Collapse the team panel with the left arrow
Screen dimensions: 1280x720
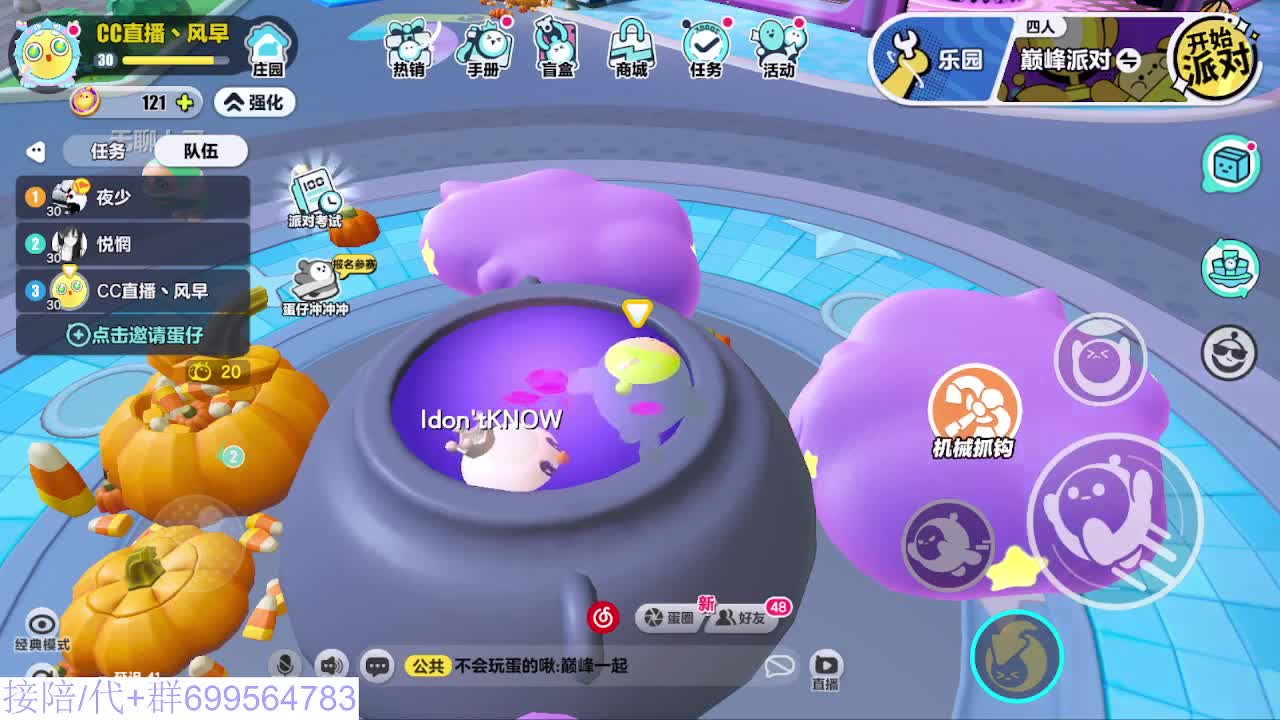coord(36,150)
